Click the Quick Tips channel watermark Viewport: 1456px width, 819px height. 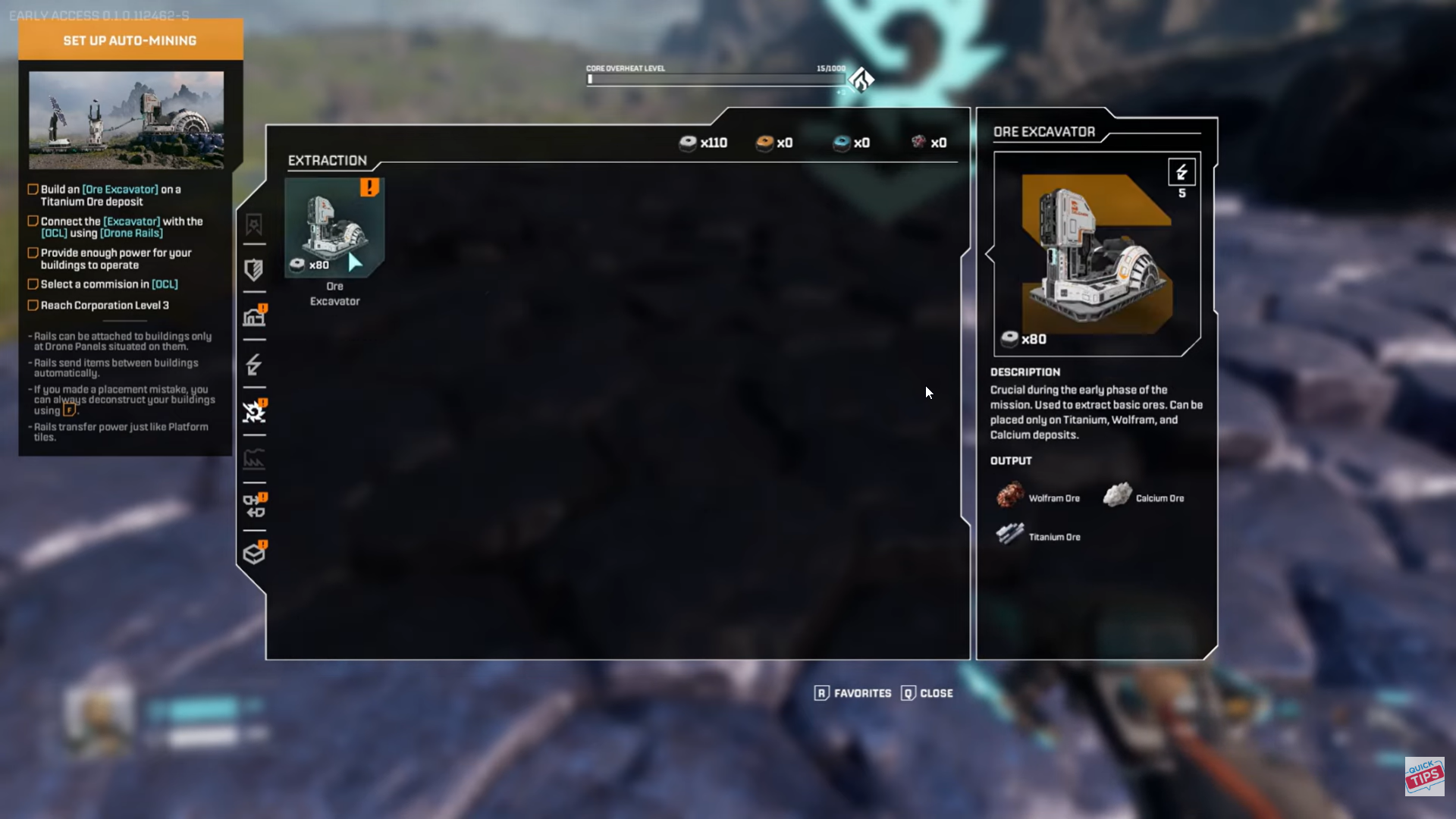click(1424, 776)
